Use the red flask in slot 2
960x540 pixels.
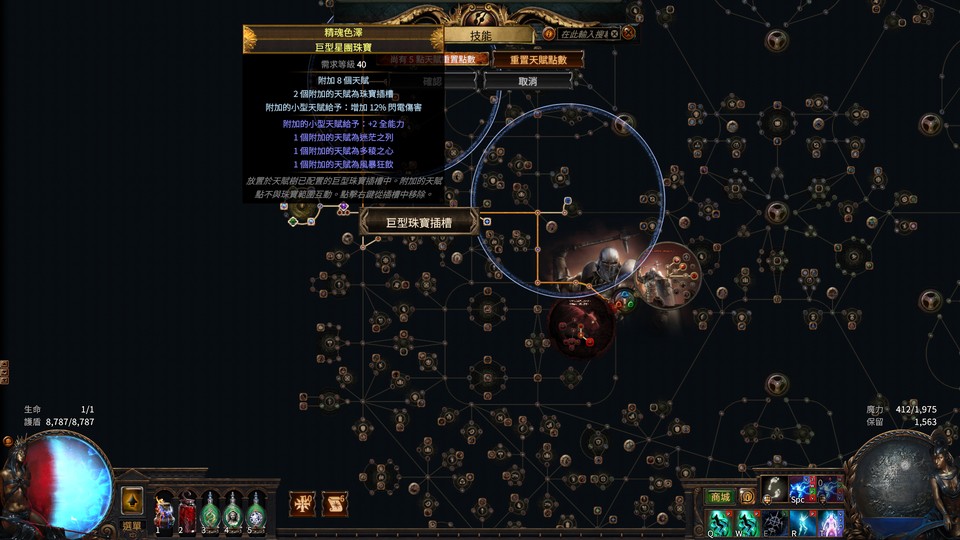(186, 509)
